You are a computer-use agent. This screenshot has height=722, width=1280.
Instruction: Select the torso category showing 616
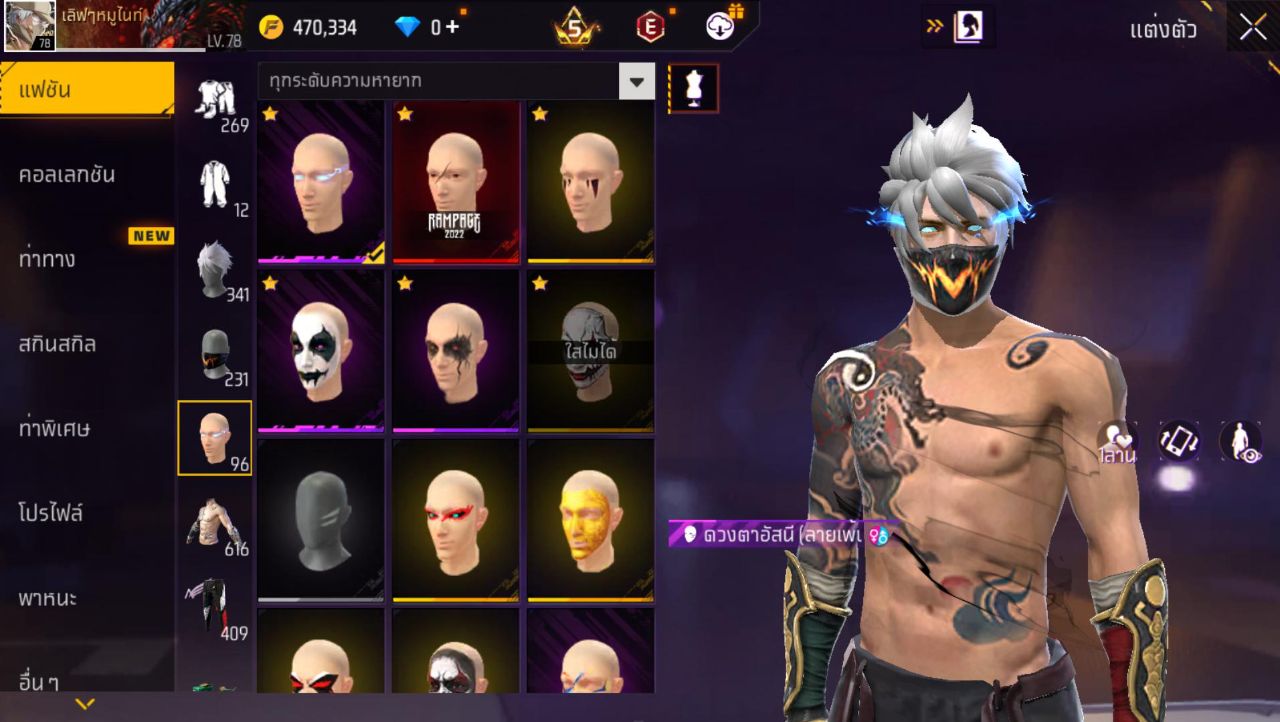pos(214,524)
